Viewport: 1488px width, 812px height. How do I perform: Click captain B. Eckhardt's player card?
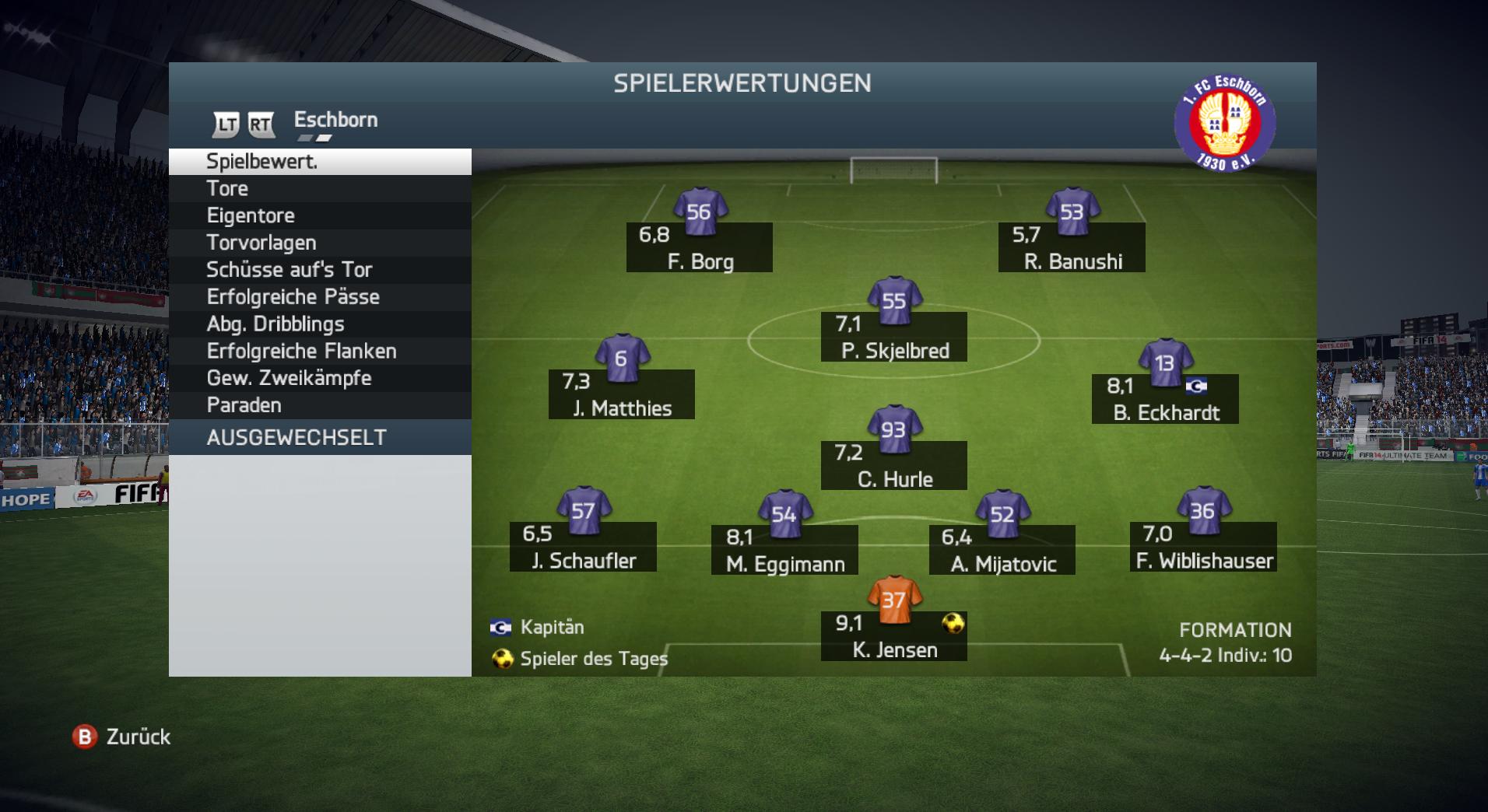pos(1165,398)
